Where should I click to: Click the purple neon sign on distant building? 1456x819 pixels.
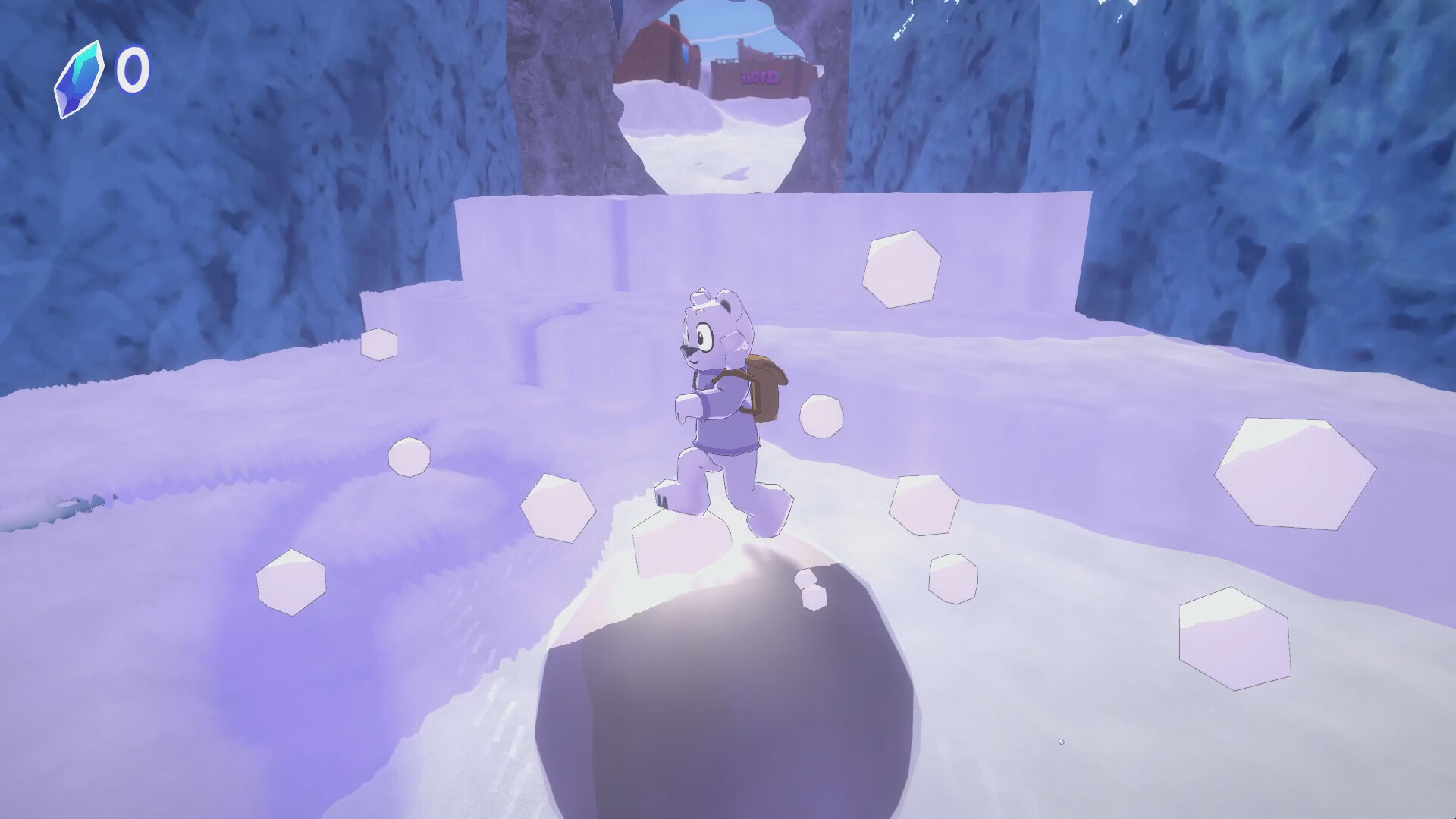point(760,77)
